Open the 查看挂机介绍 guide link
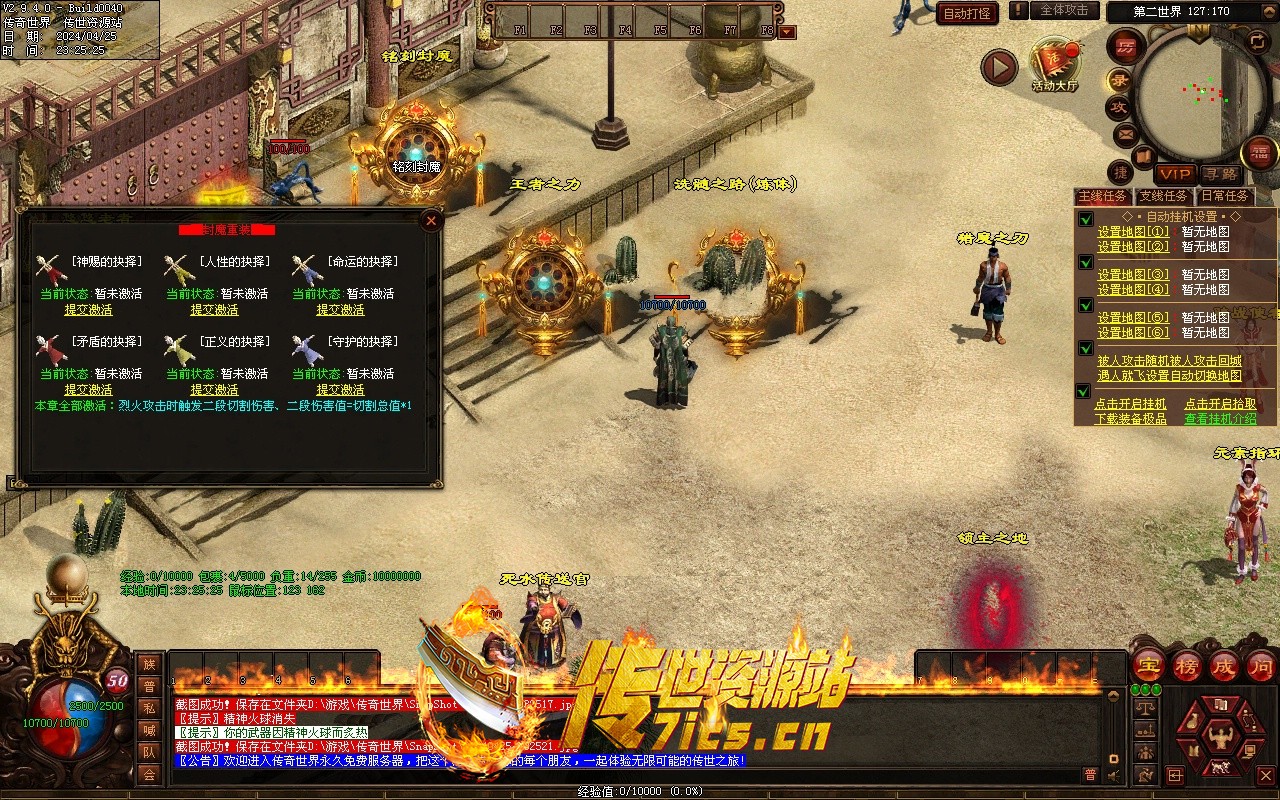Viewport: 1280px width, 800px height. pyautogui.click(x=1220, y=419)
